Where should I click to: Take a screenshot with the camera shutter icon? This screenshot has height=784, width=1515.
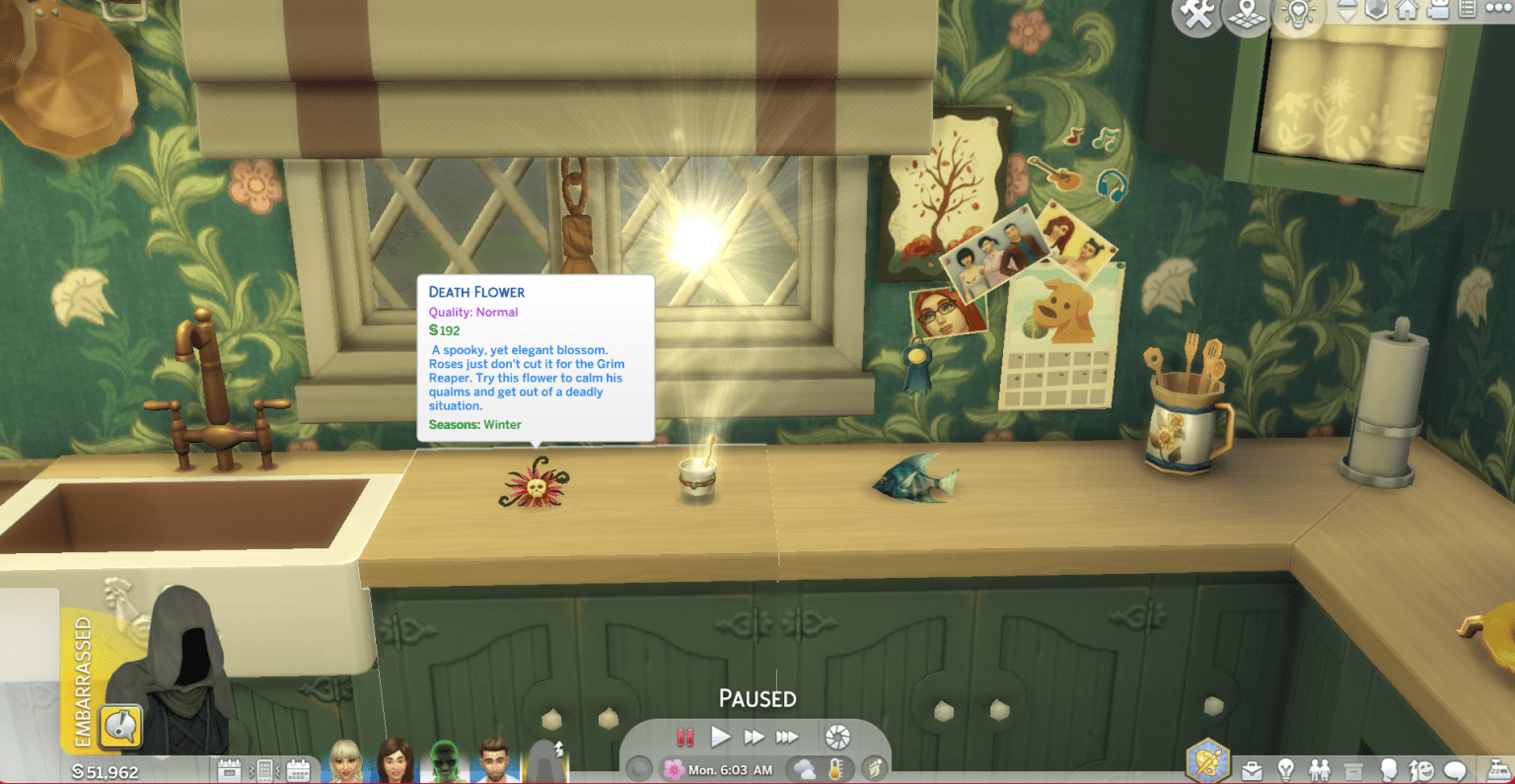(837, 736)
